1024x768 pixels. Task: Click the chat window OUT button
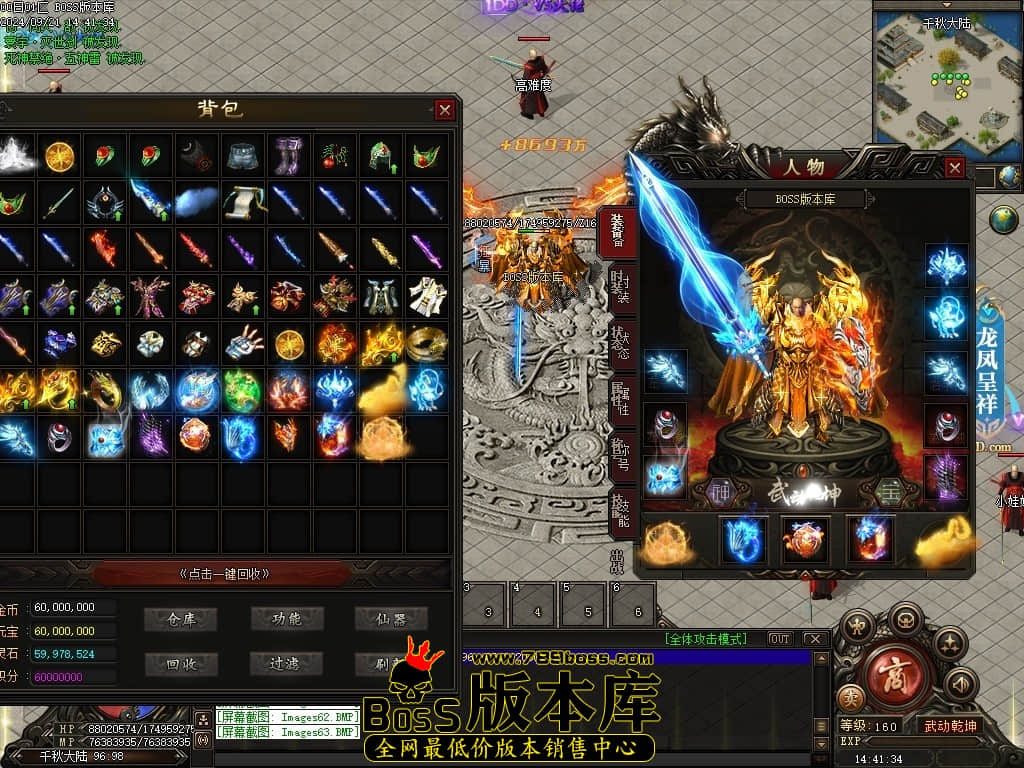pos(779,639)
